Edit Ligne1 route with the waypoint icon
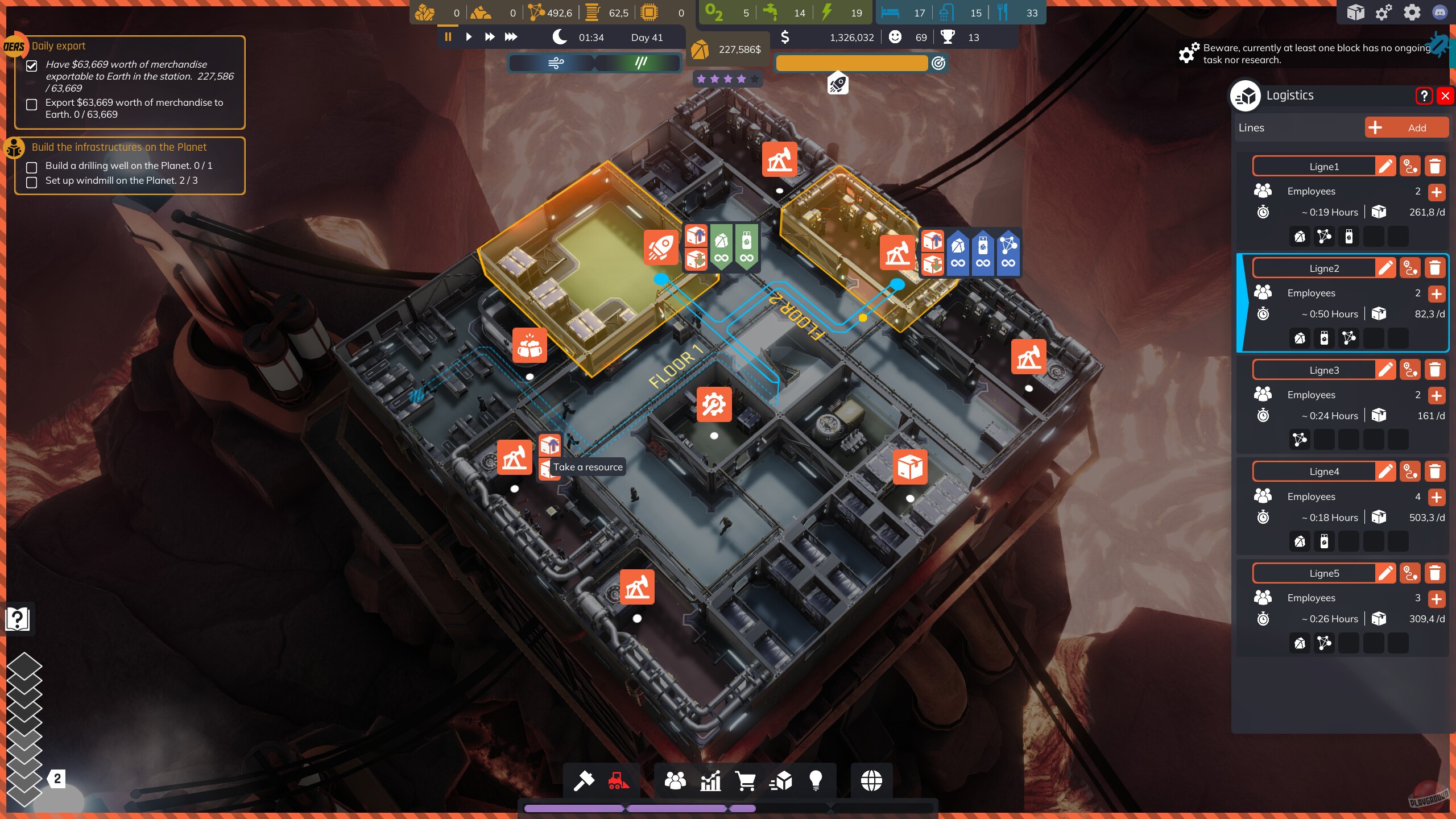Image resolution: width=1456 pixels, height=819 pixels. point(1410,166)
